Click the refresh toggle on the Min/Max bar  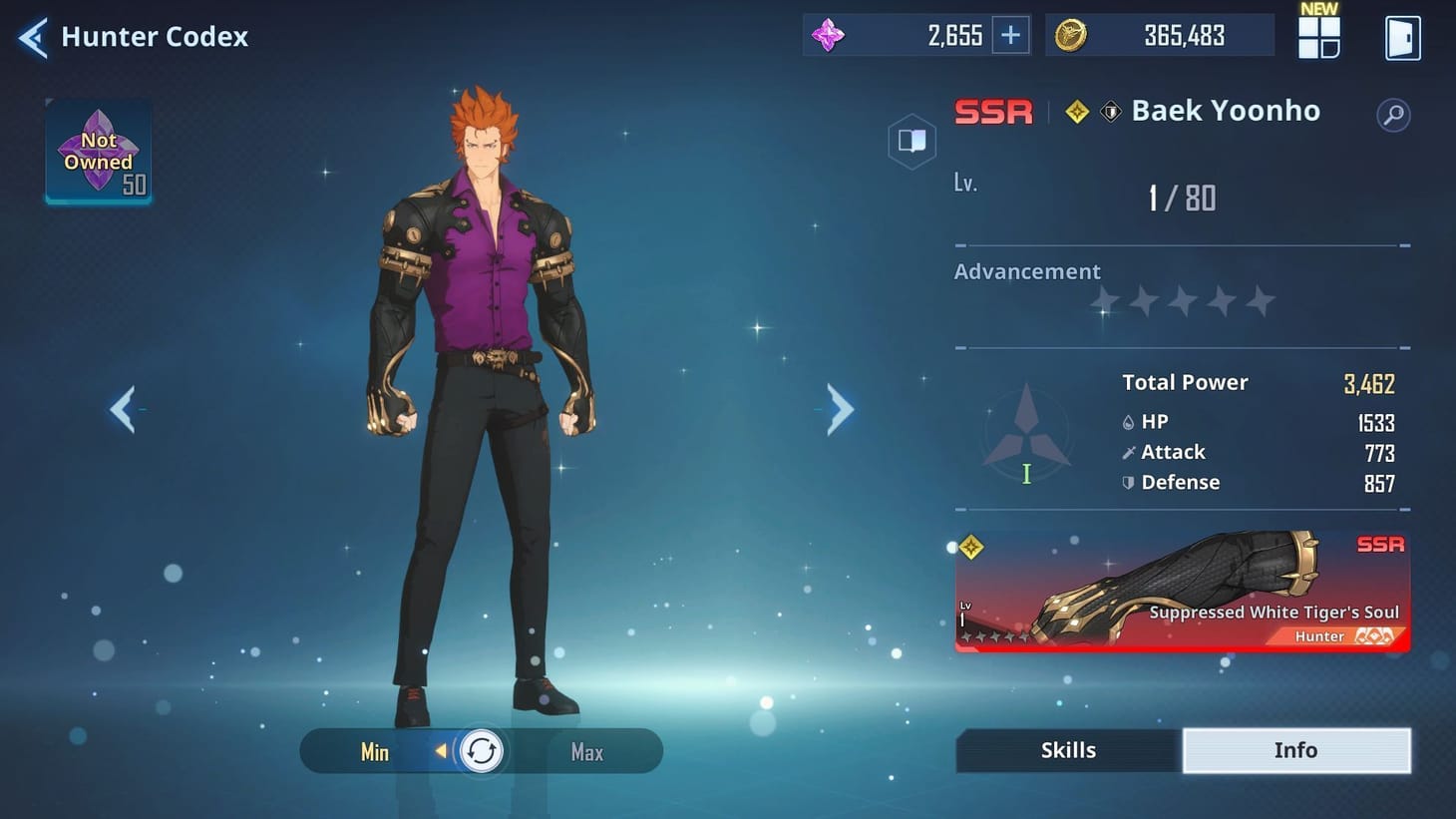click(x=482, y=751)
